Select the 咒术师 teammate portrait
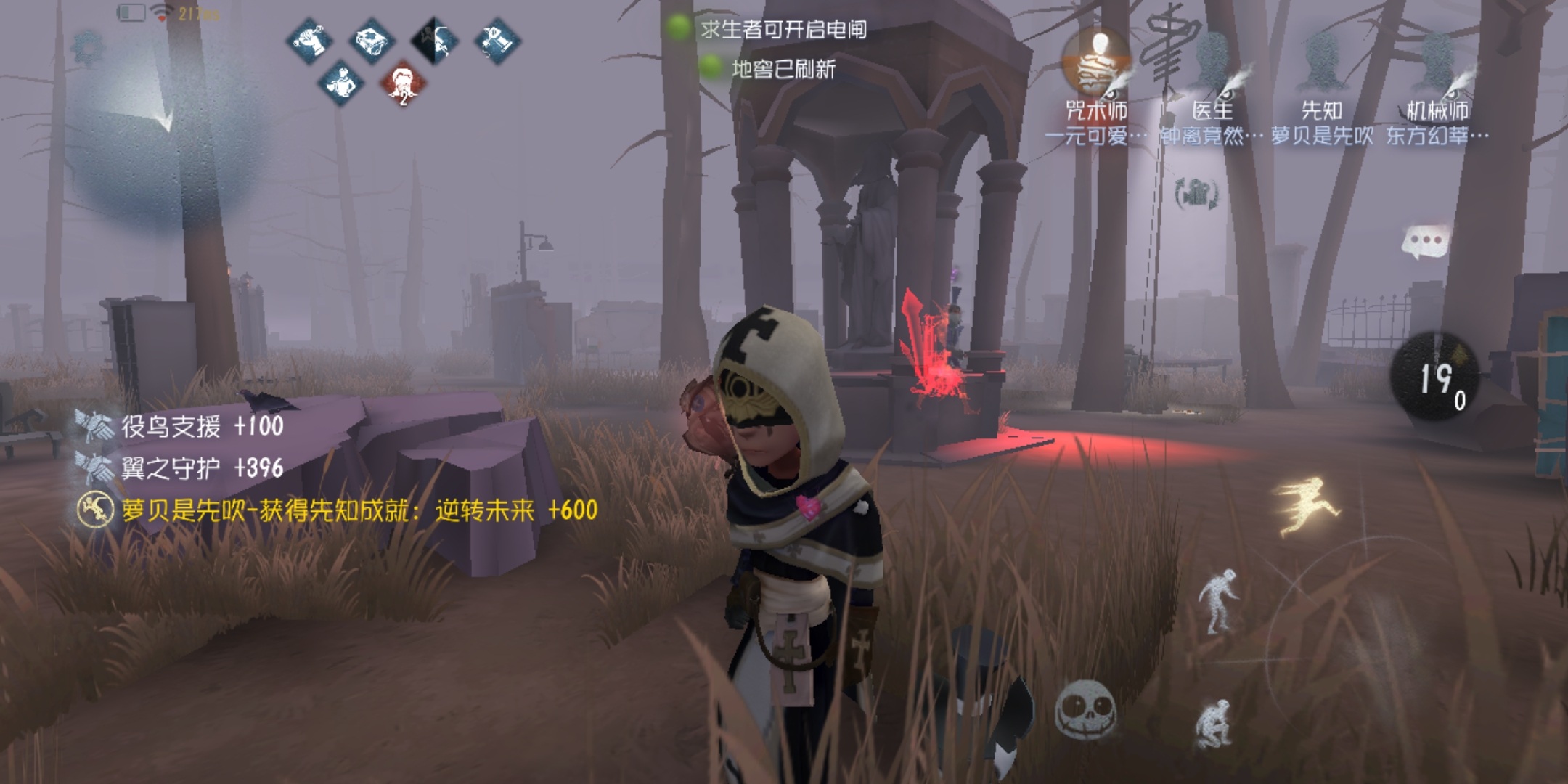The width and height of the screenshot is (1568, 784). click(x=1098, y=65)
